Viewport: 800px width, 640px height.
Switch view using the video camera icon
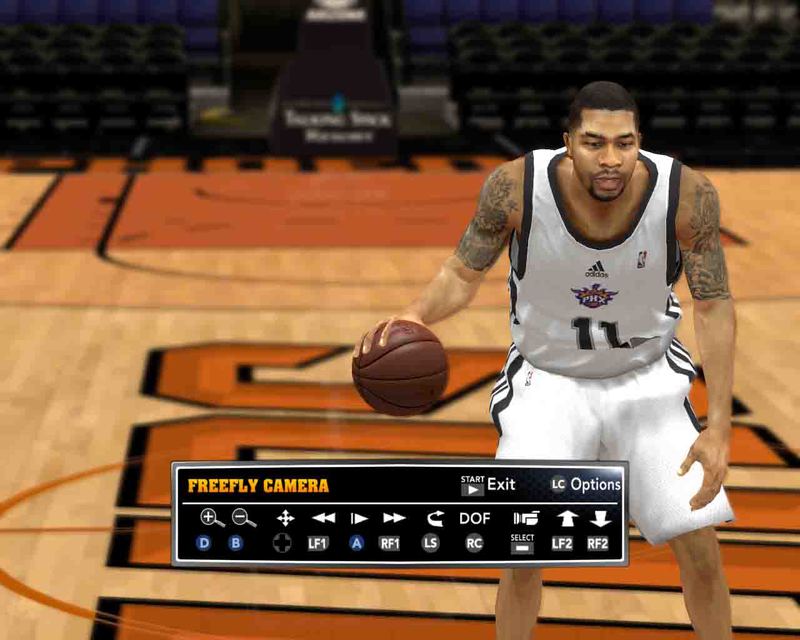525,518
